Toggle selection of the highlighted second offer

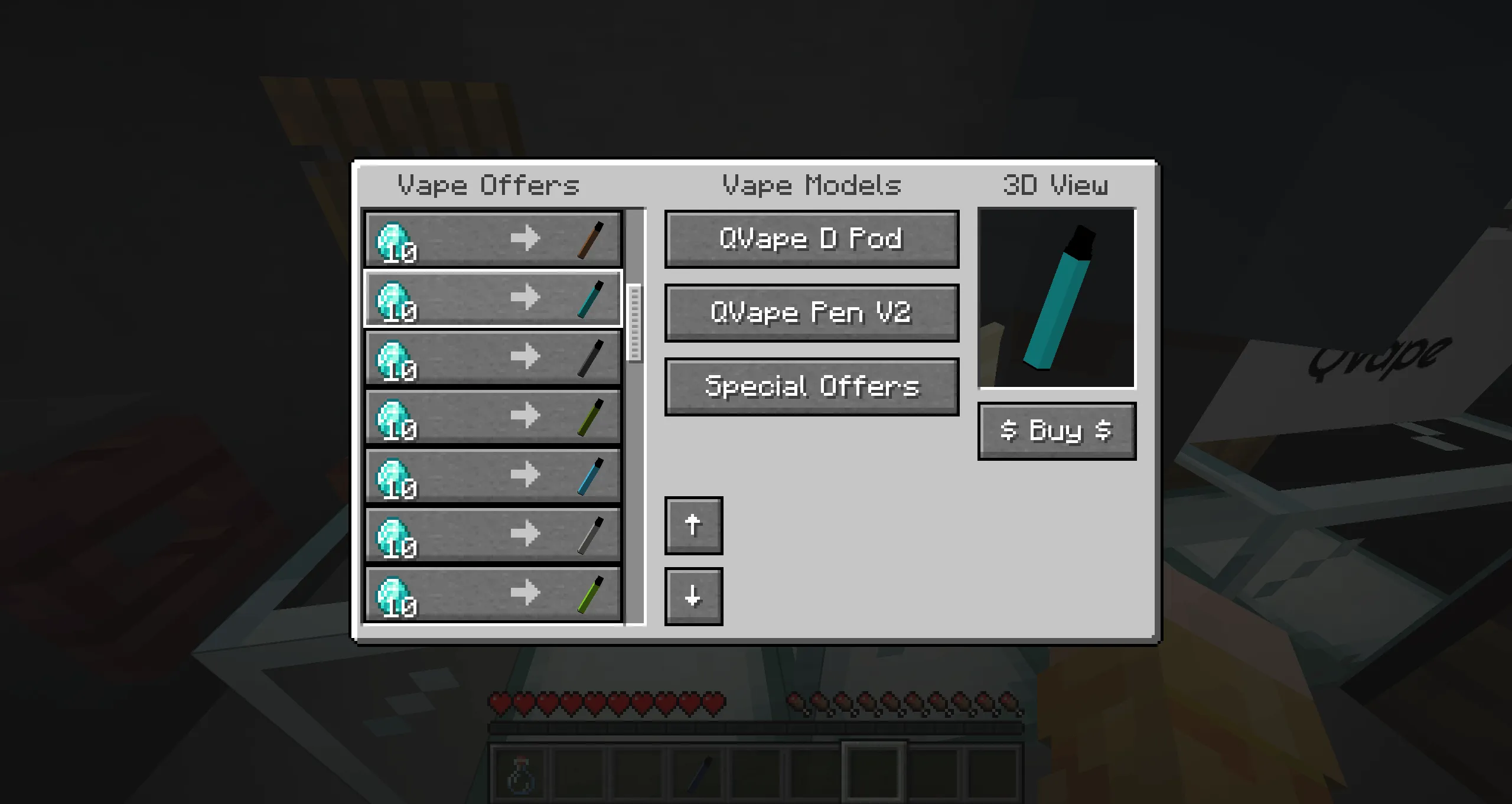[x=492, y=297]
